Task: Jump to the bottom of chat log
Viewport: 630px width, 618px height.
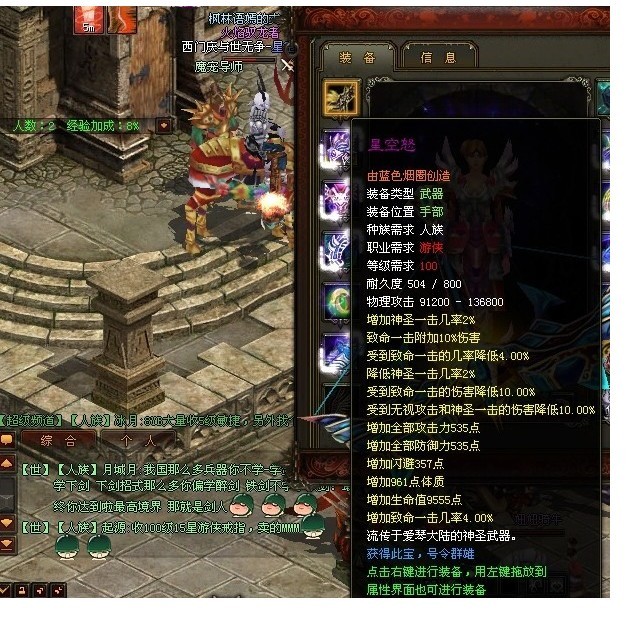Action: pyautogui.click(x=7, y=544)
